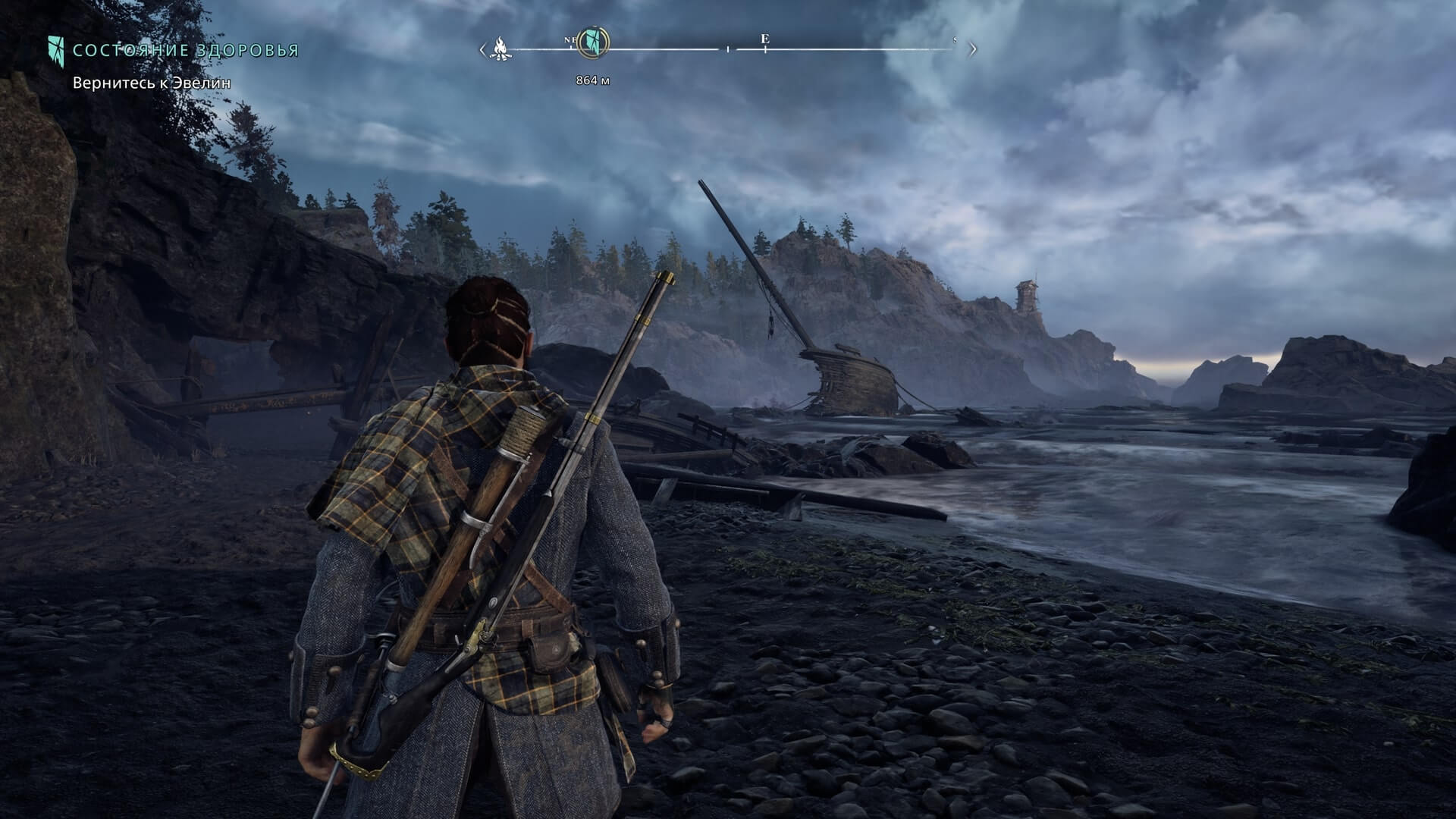1456x819 pixels.
Task: Select the "Состояние здоровья" quest tracker title
Action: pyautogui.click(x=186, y=51)
